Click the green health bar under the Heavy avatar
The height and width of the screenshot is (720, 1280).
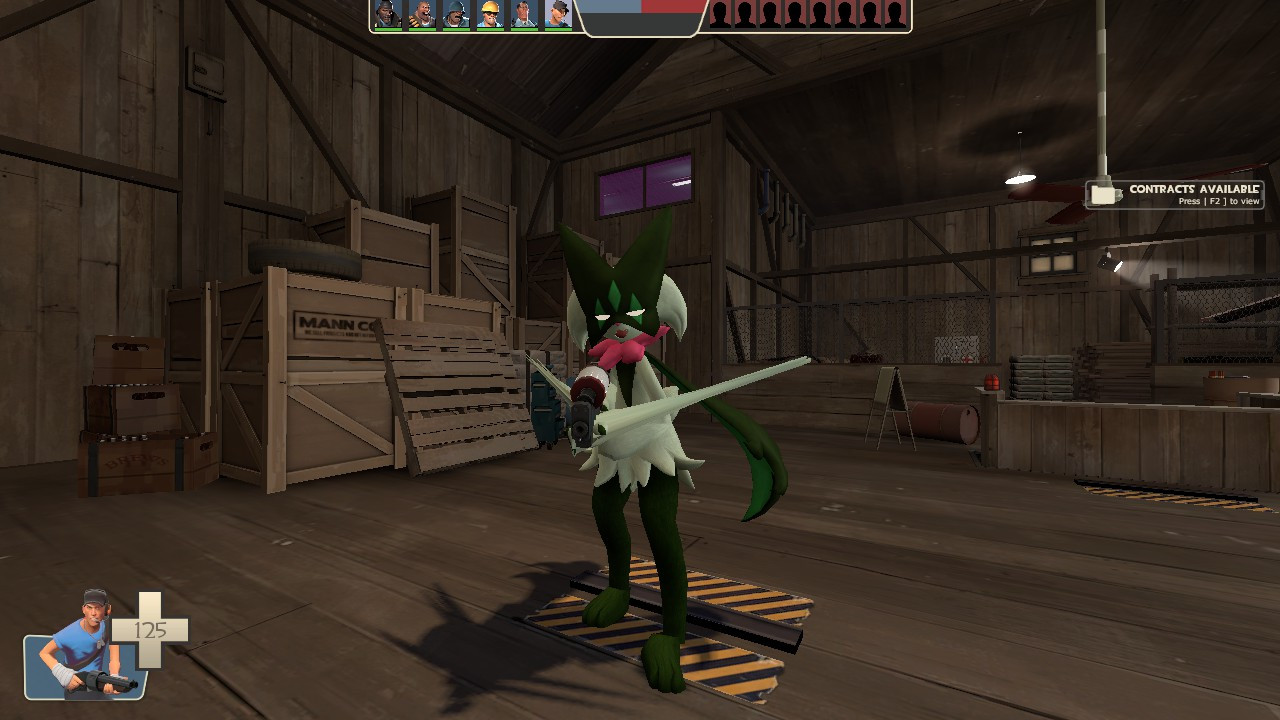coord(422,30)
